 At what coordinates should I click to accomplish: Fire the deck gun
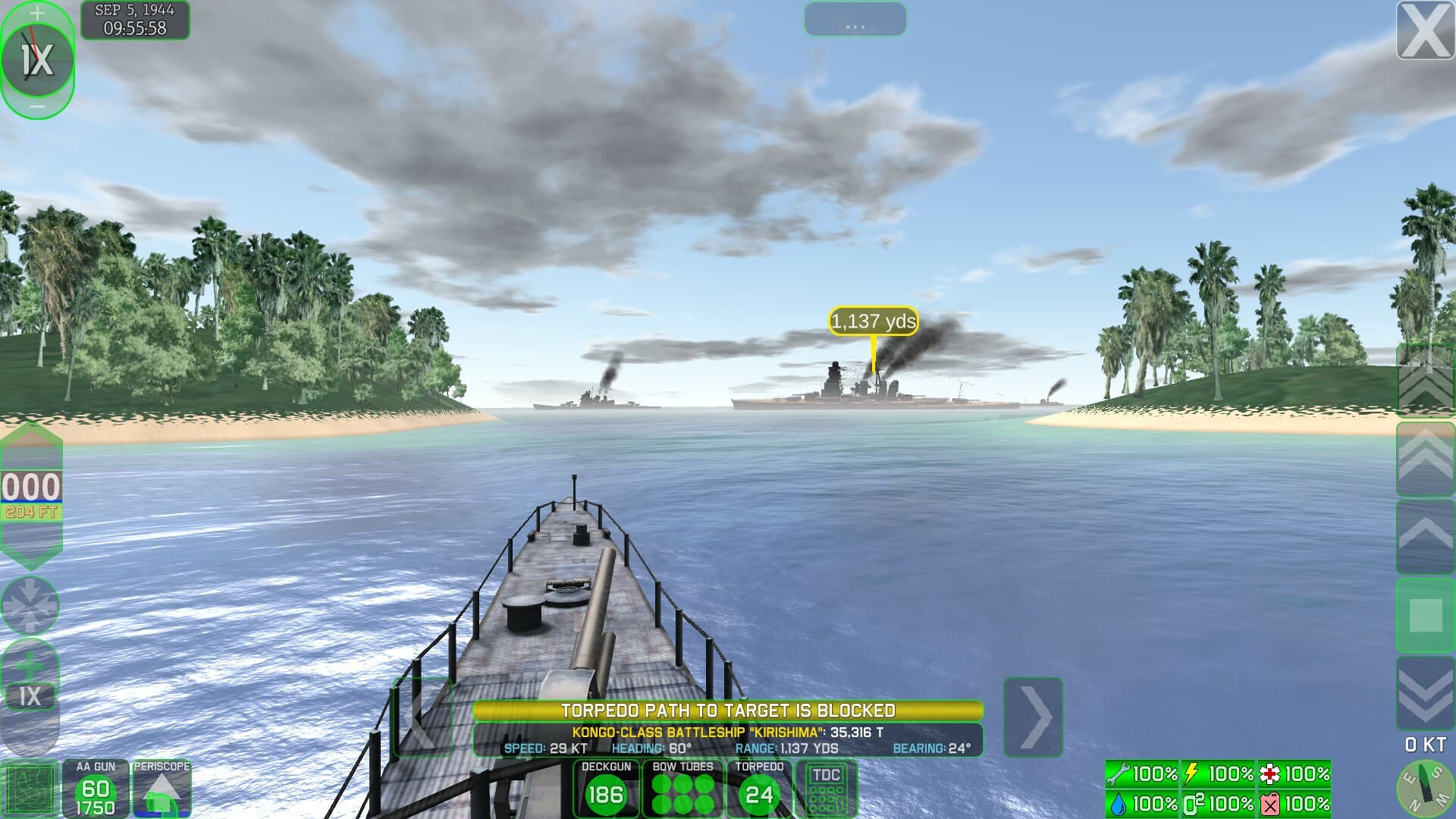(x=605, y=789)
